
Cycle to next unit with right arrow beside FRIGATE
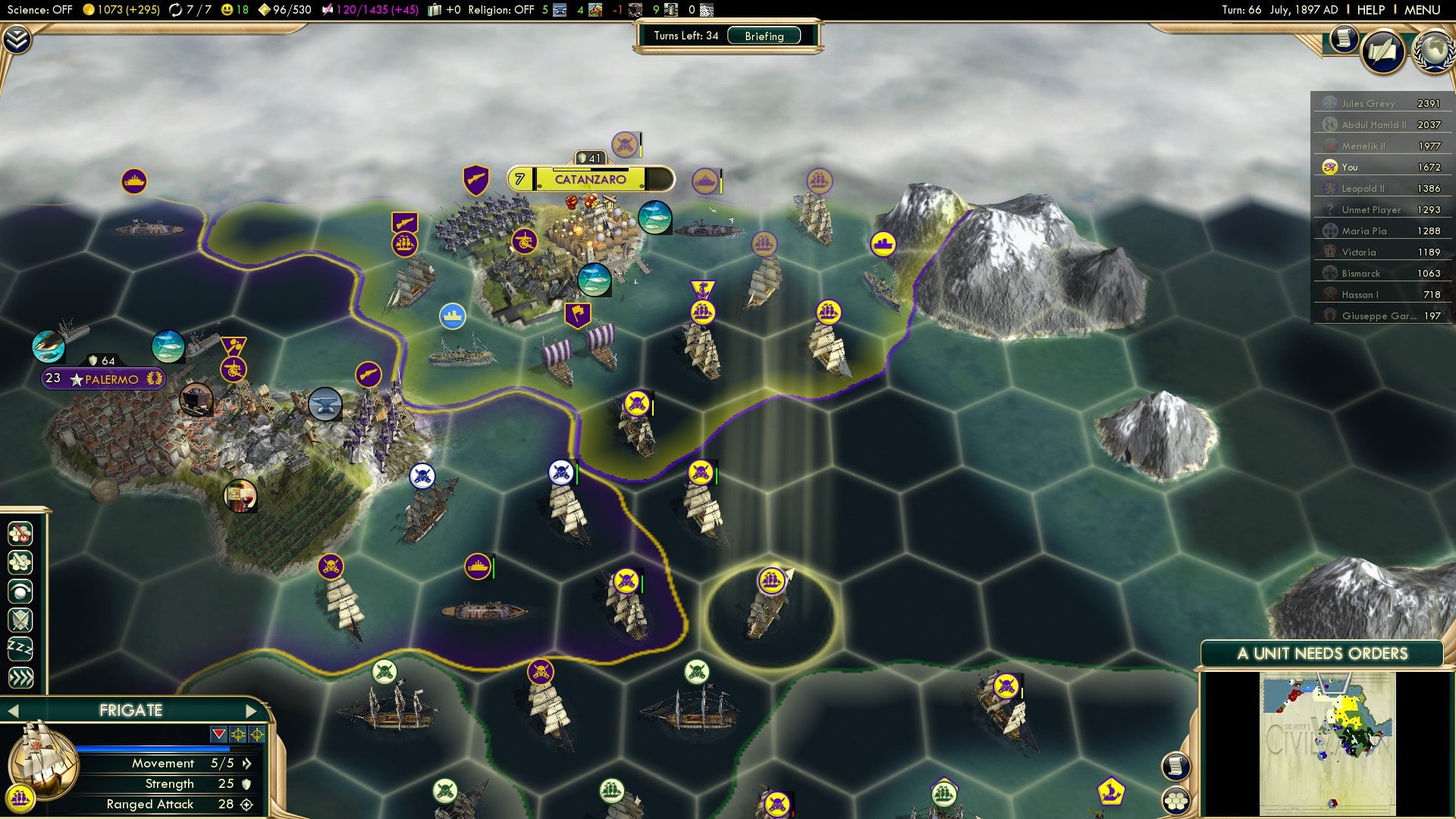click(x=251, y=711)
